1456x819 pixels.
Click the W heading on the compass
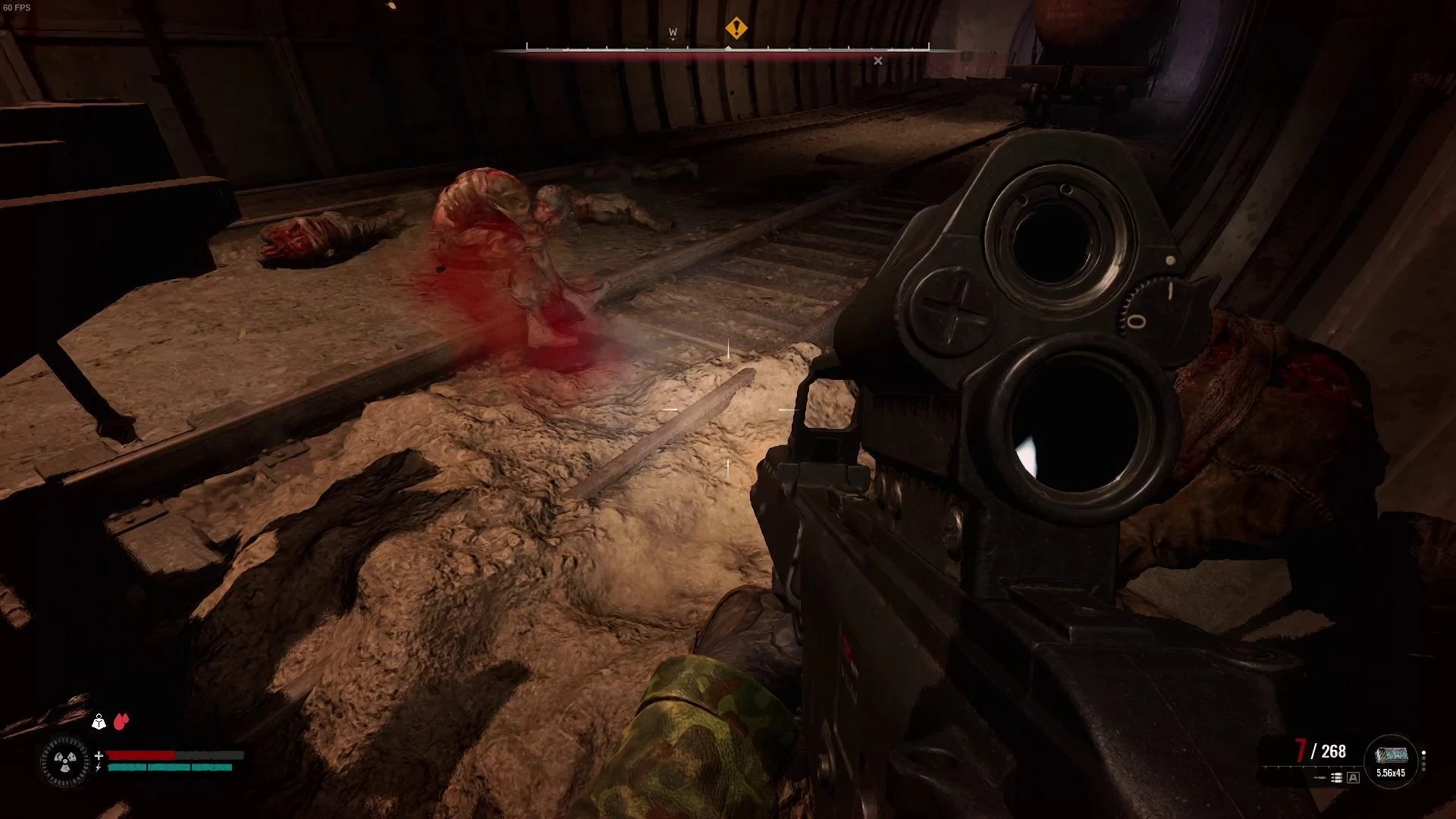(673, 33)
